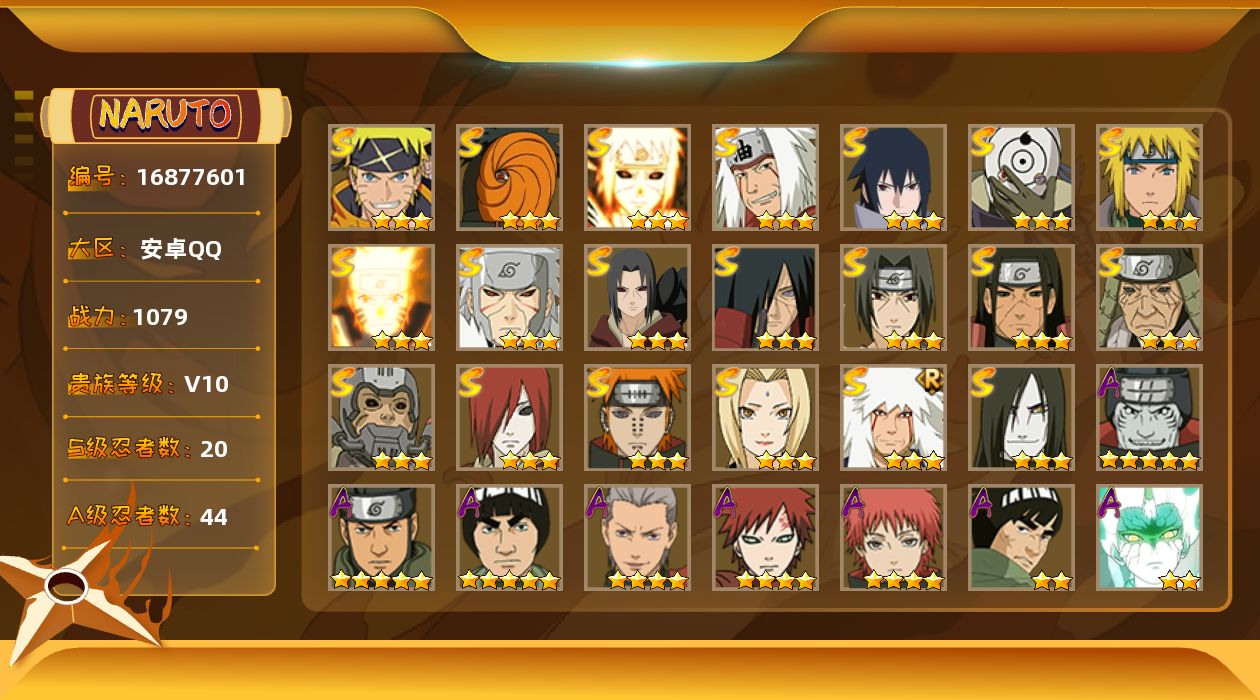Select the bowl-cut, thick-browed ninja with five stars
This screenshot has width=1260, height=700.
509,537
